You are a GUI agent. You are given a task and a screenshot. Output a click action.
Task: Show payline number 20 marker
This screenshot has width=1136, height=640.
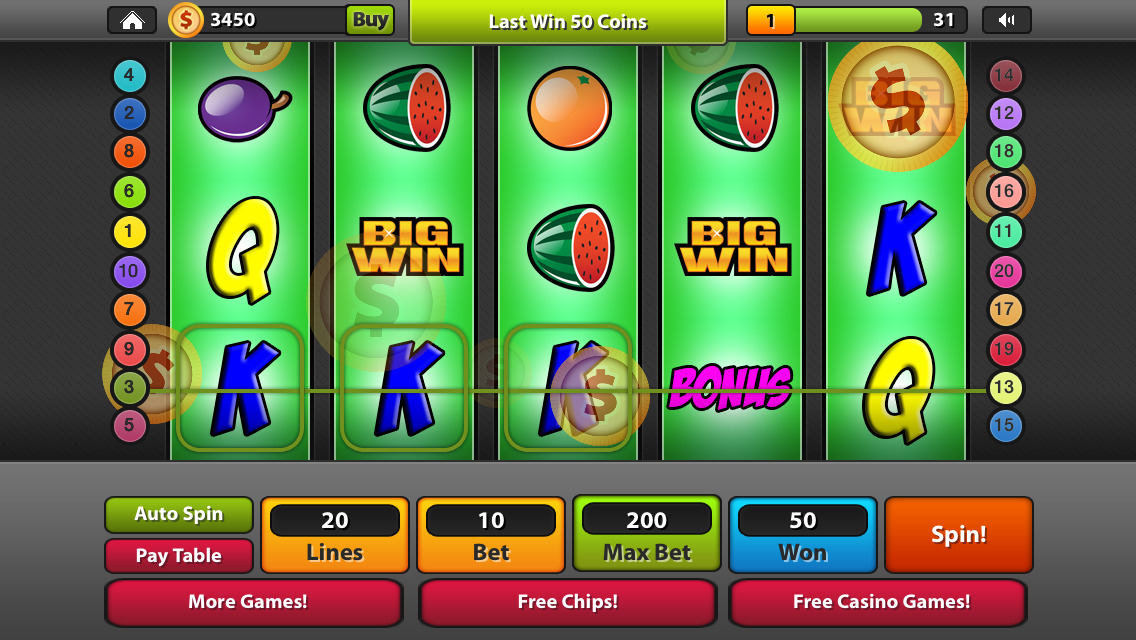coord(1005,271)
